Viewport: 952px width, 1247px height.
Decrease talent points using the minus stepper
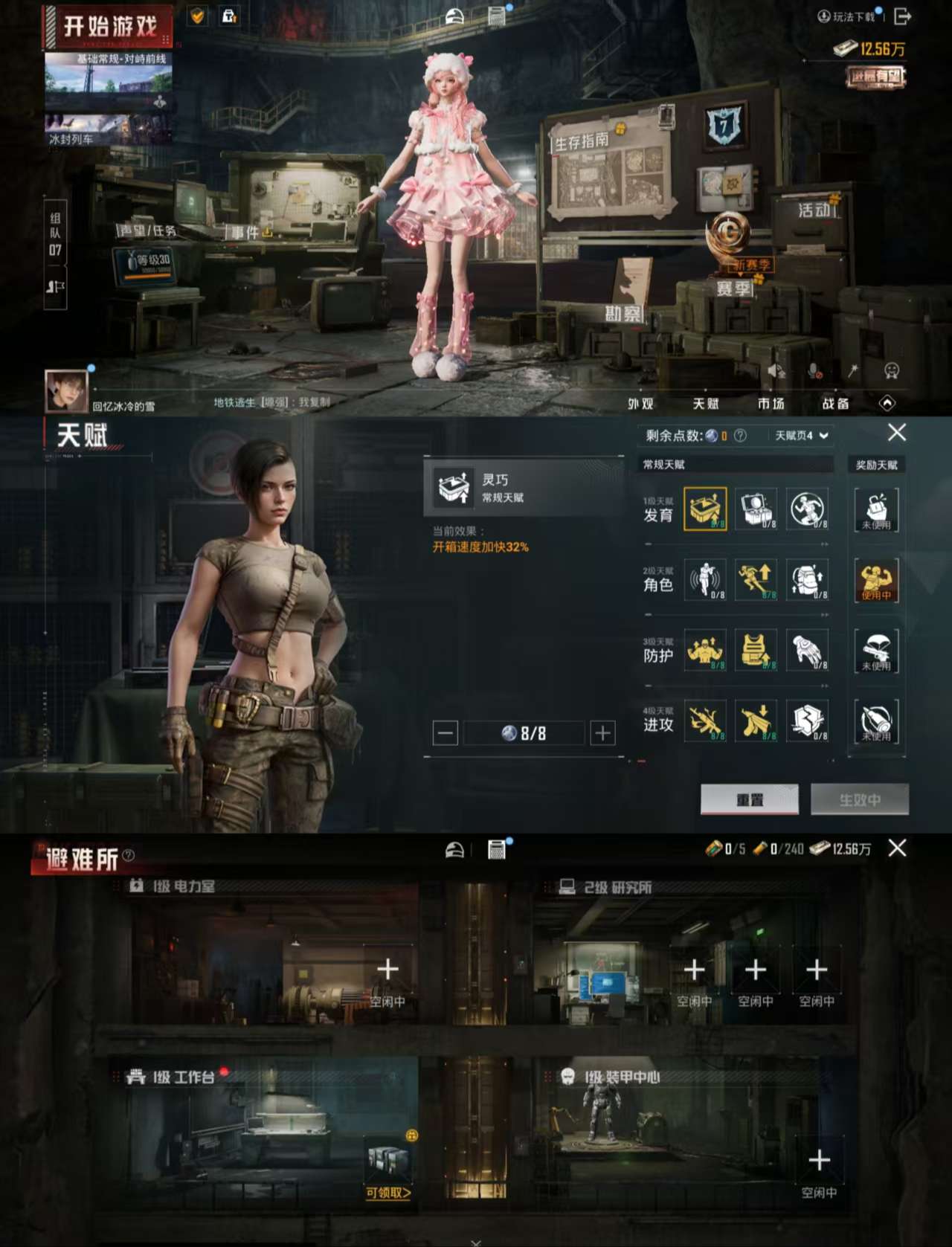coord(444,732)
